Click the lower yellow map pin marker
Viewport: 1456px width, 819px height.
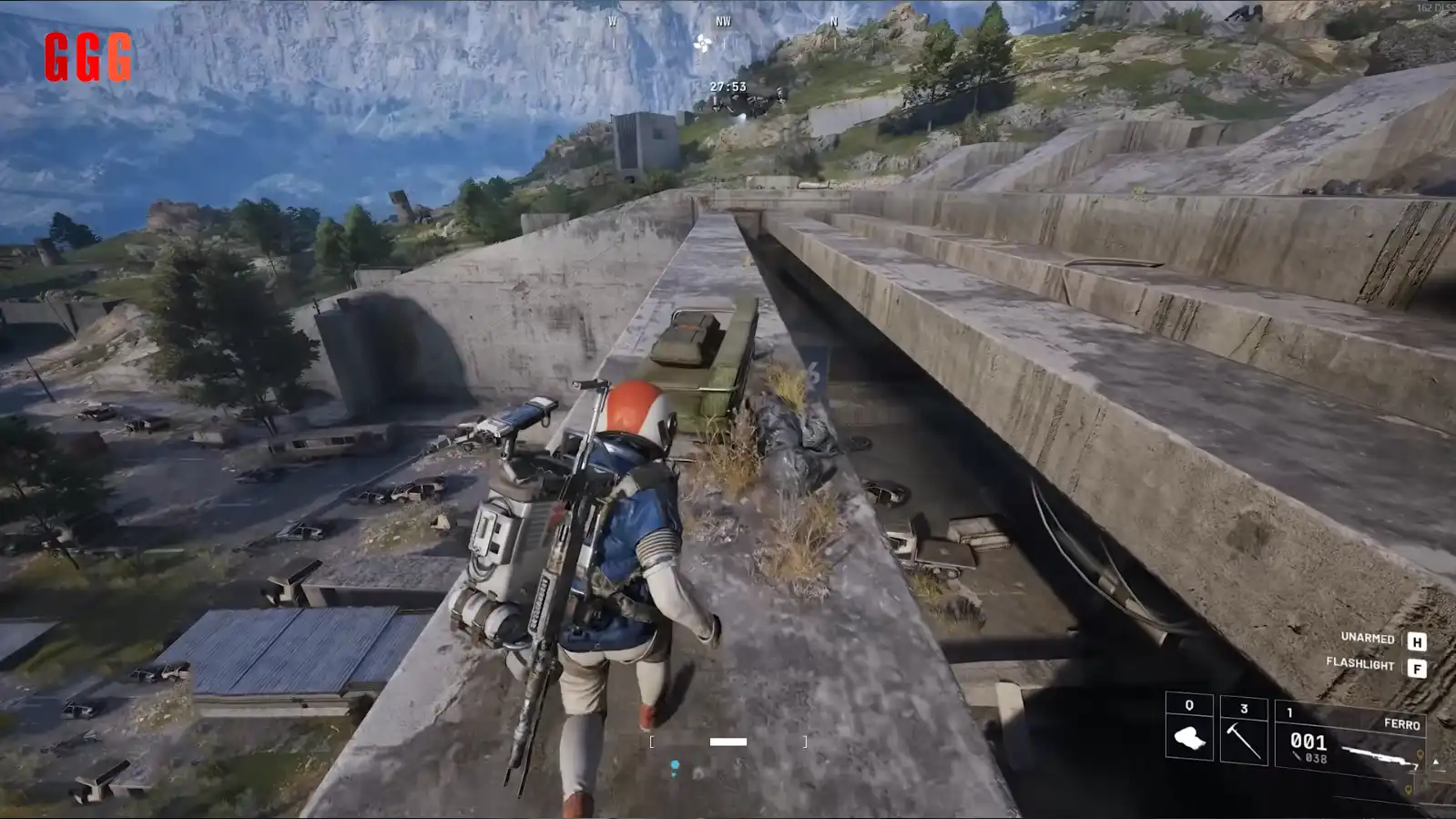tap(1409, 788)
